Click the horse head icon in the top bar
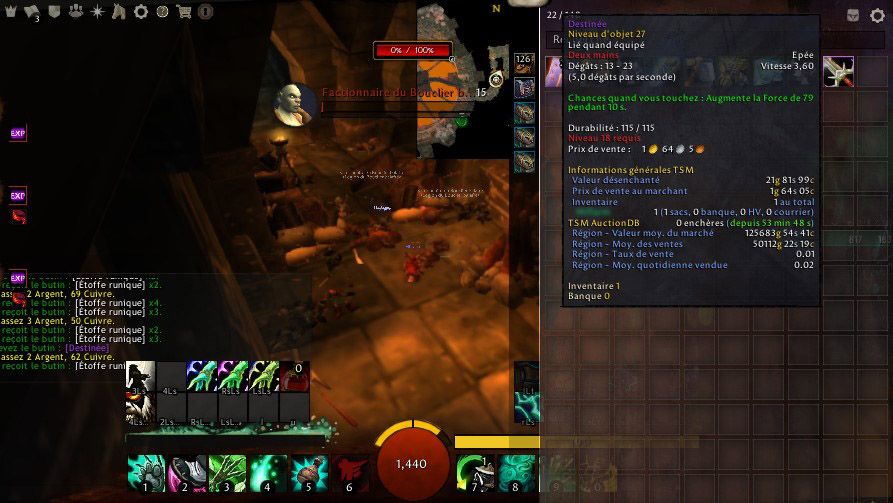The height and width of the screenshot is (503, 893). 119,12
